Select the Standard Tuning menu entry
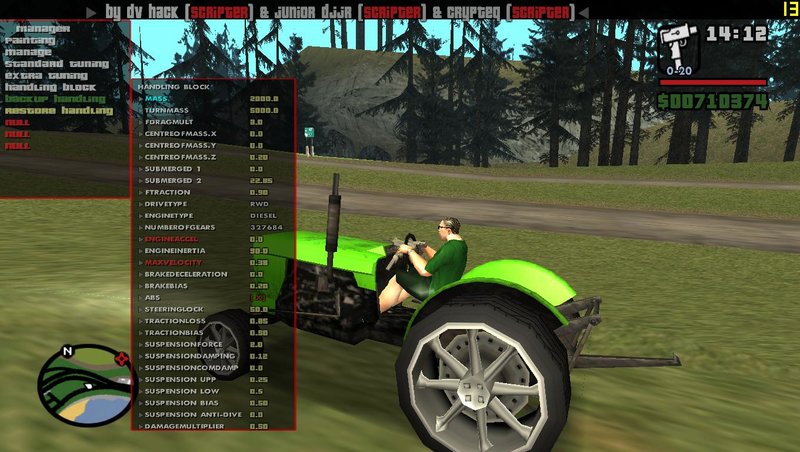Viewport: 800px width, 452px height. click(57, 63)
